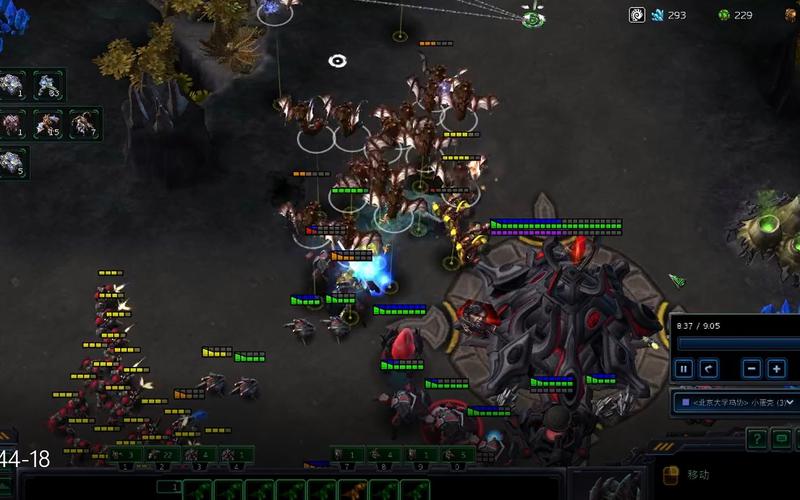800x500 pixels.
Task: Pause the replay playback
Action: 684,369
